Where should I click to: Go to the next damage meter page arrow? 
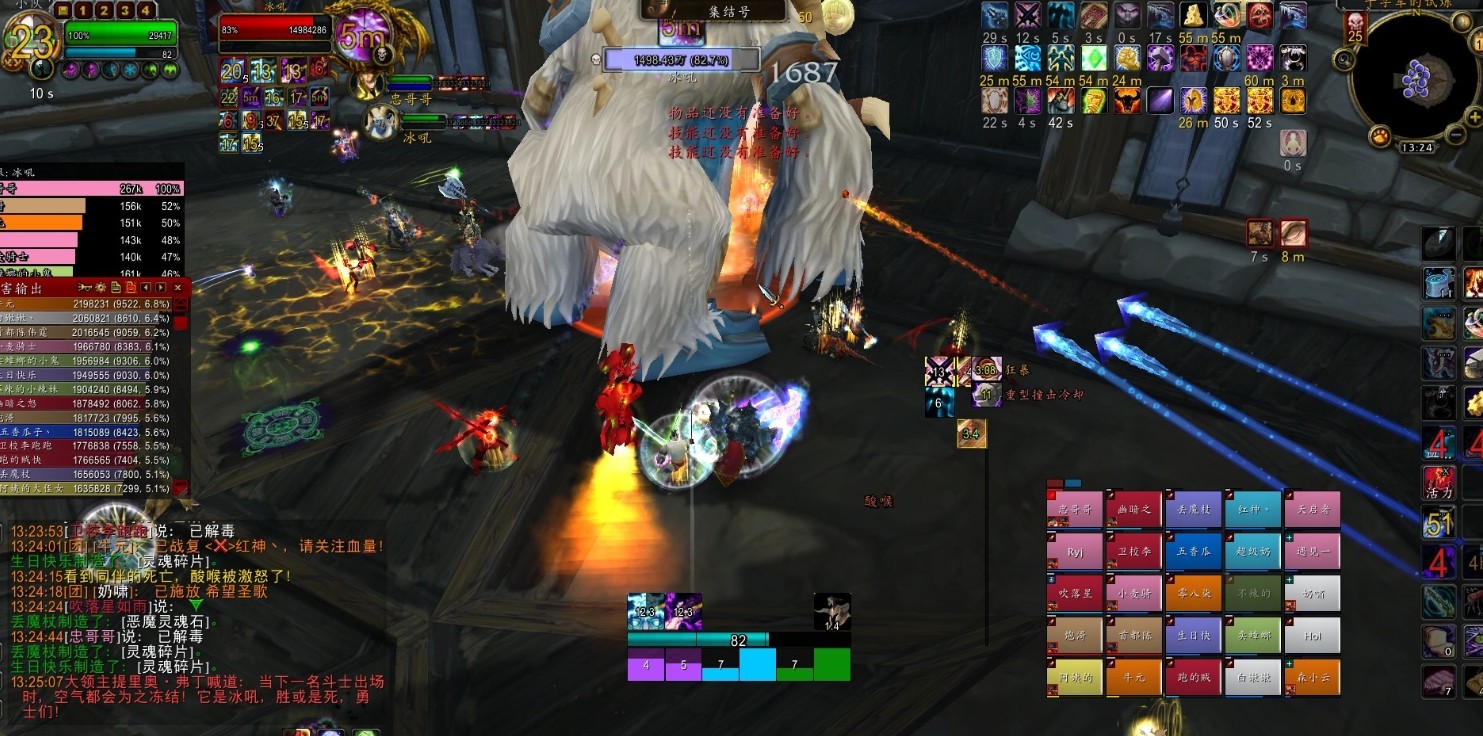point(161,287)
